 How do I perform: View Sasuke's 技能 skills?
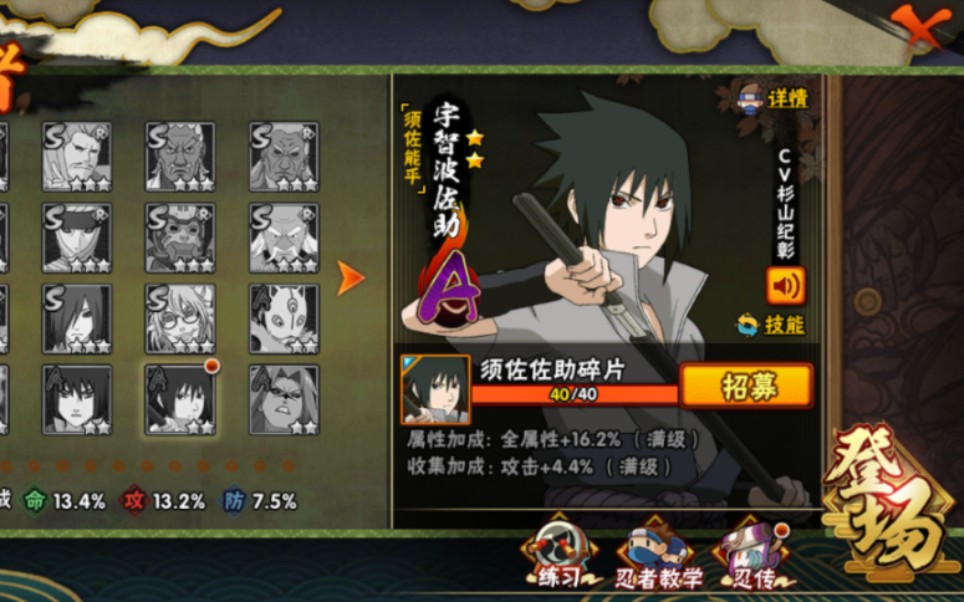[772, 324]
